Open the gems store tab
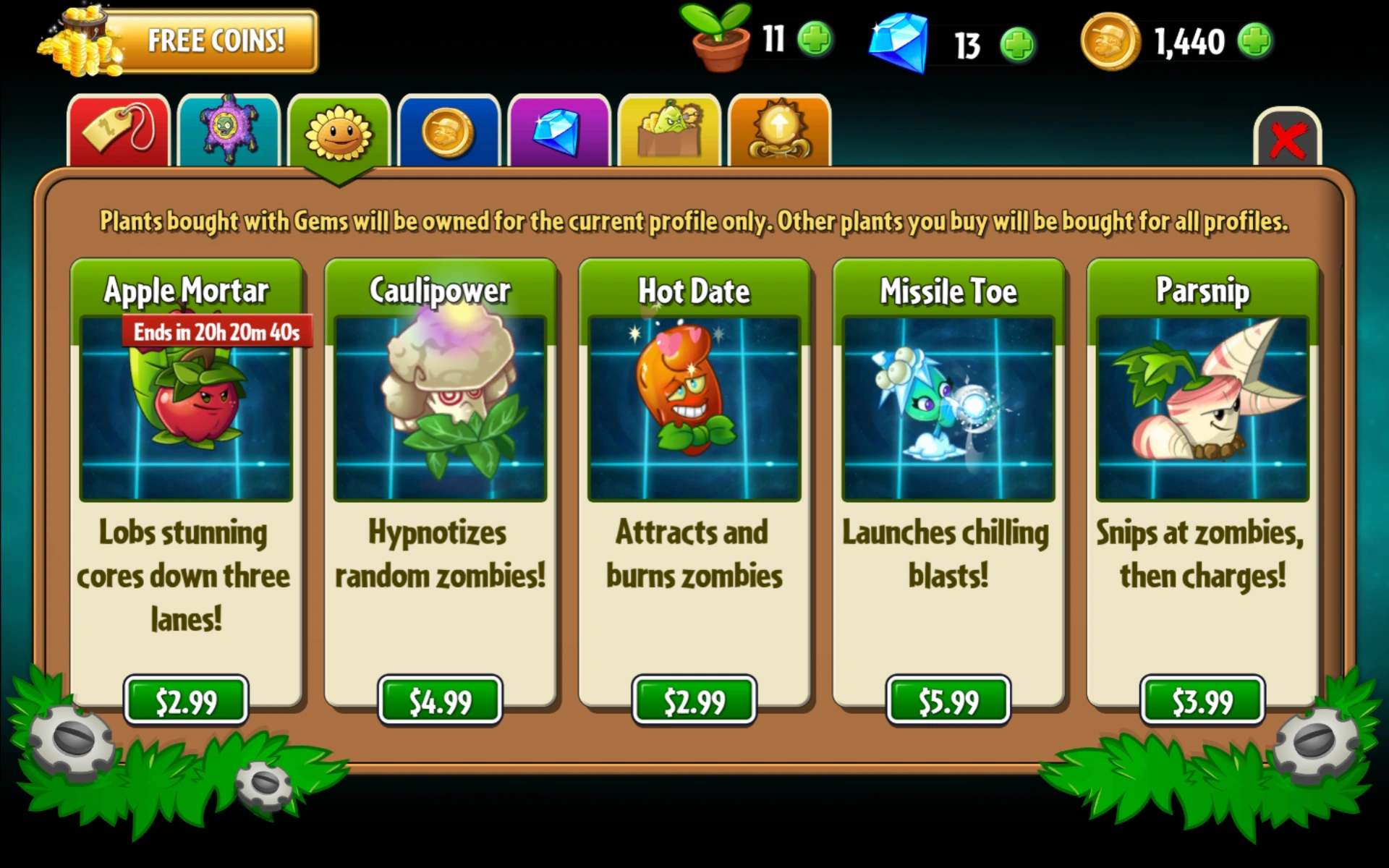 pyautogui.click(x=559, y=132)
